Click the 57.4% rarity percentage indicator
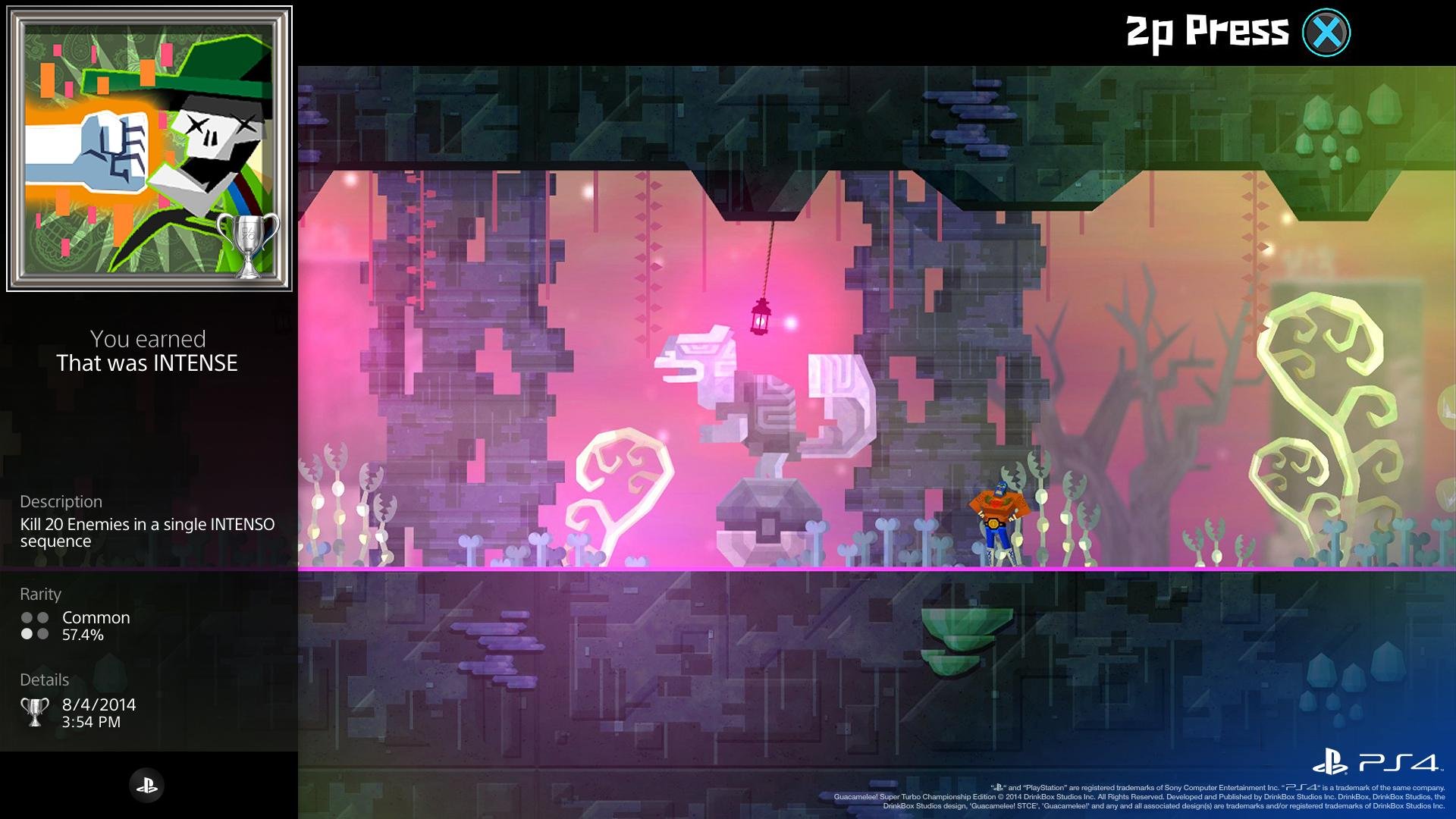 (82, 635)
